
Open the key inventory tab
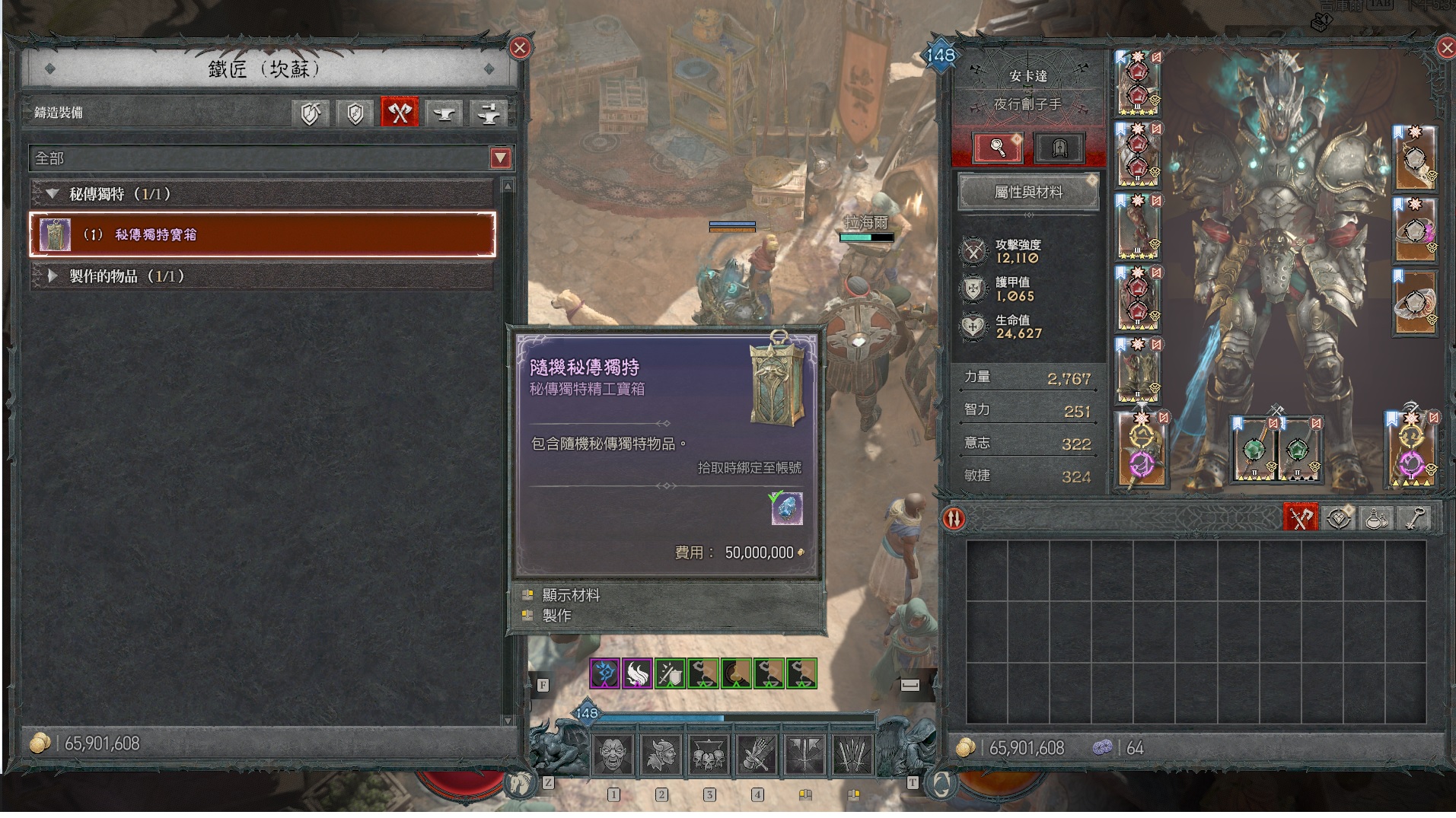click(x=1413, y=519)
